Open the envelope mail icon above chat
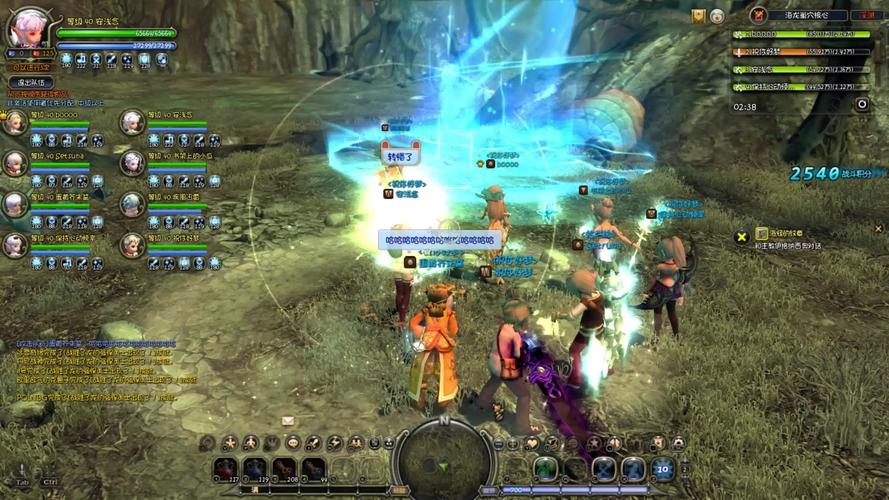 point(288,420)
